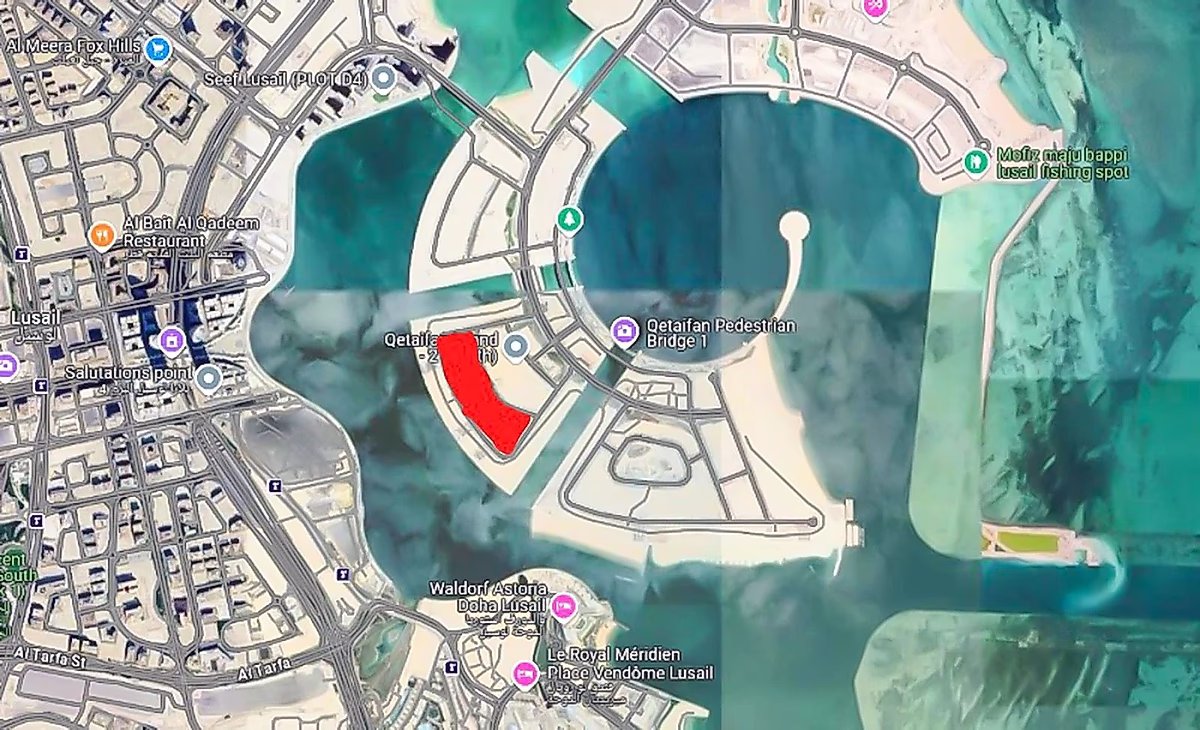Click the Seef Lusail (PLOT D4) pin
Screen dimensions: 1200x730
[x=383, y=78]
